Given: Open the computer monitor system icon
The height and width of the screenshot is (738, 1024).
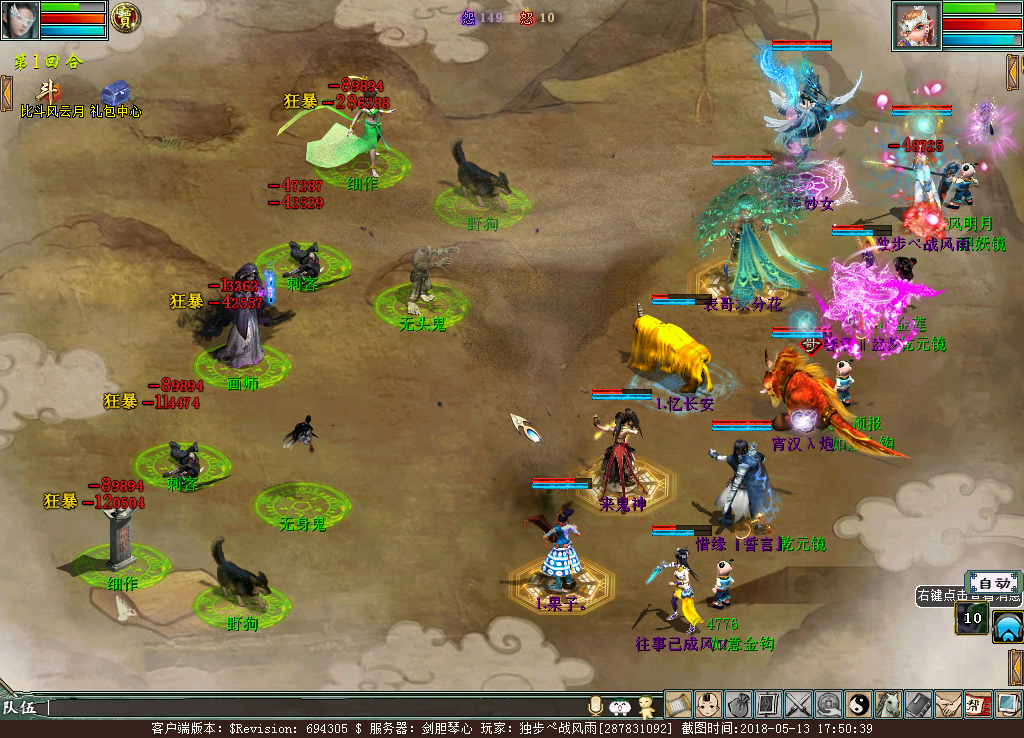Looking at the screenshot, I should pos(1008,705).
